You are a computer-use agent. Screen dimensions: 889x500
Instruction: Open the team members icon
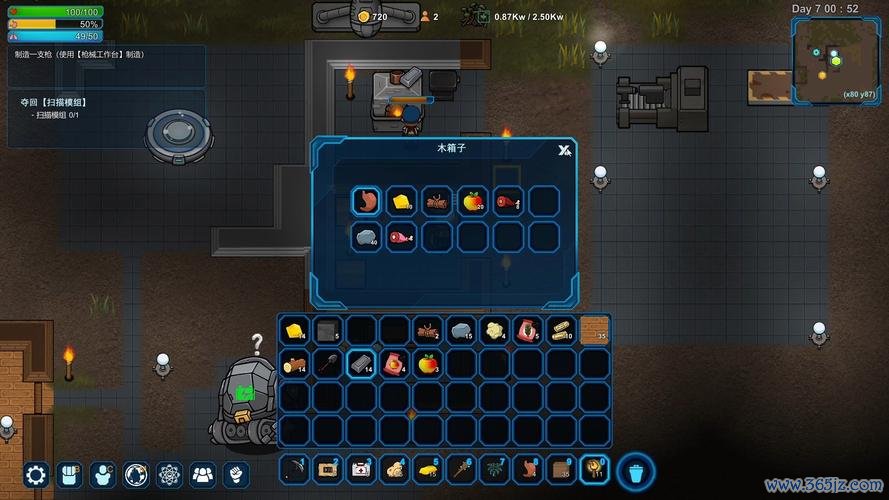point(203,474)
